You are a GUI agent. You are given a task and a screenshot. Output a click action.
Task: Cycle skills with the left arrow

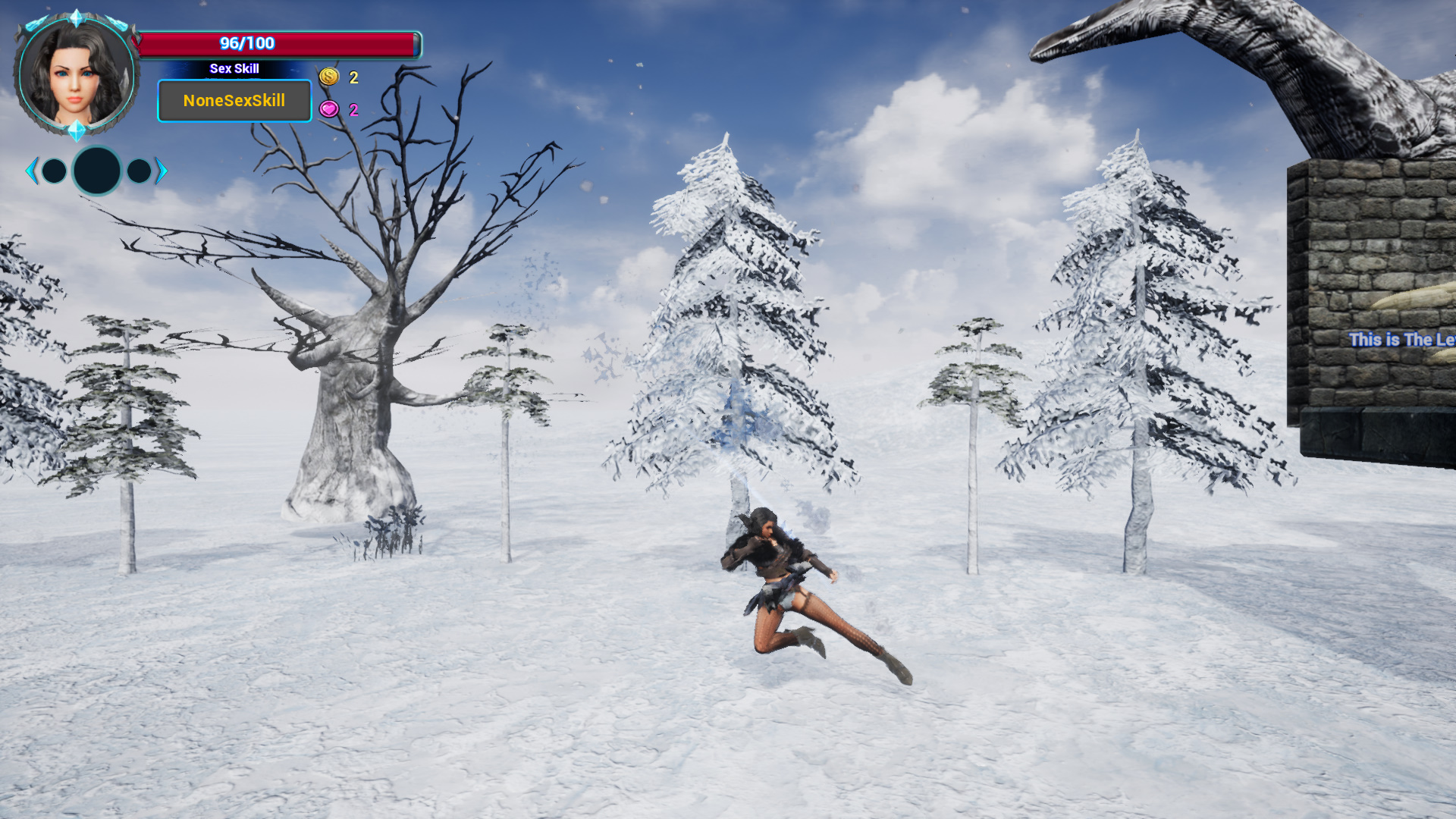(31, 171)
